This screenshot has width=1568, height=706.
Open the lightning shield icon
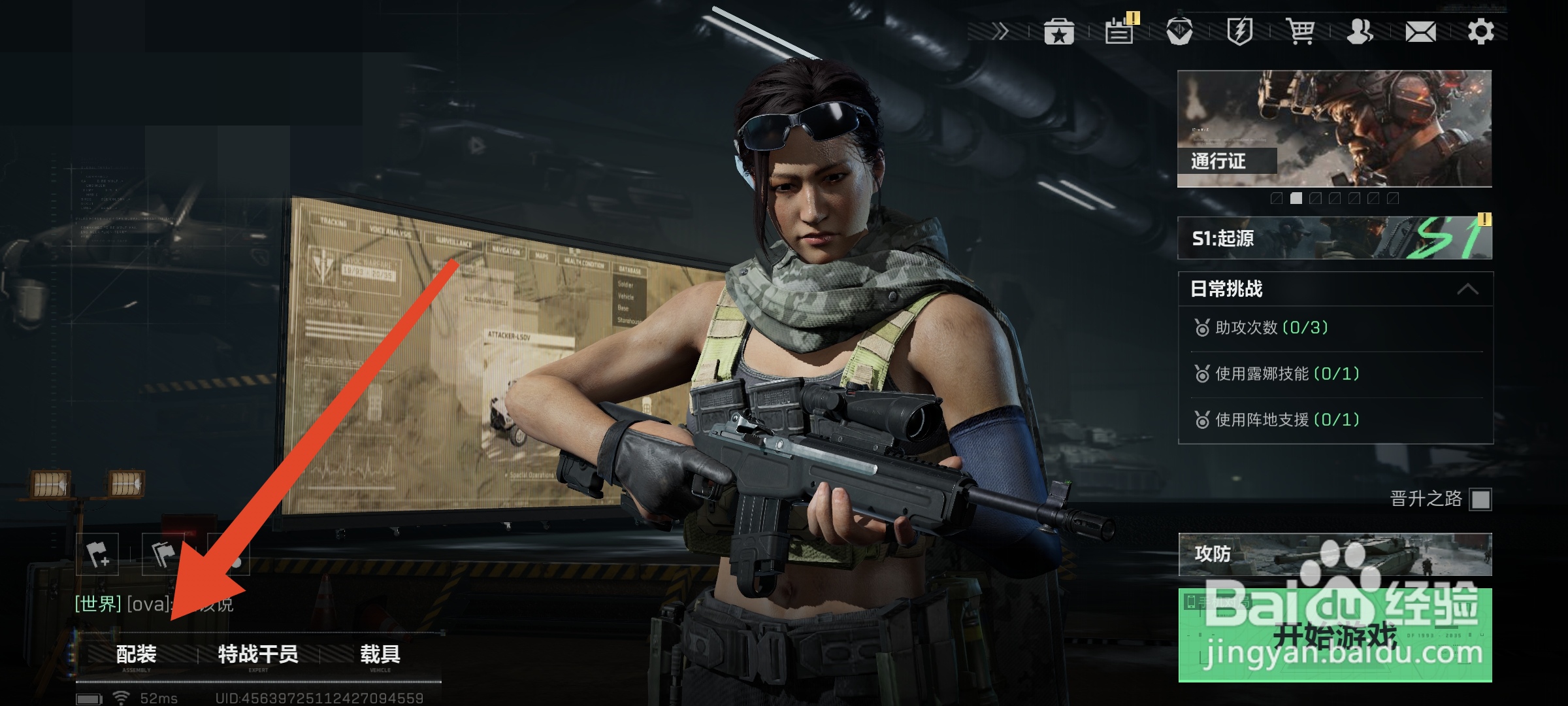(1239, 31)
